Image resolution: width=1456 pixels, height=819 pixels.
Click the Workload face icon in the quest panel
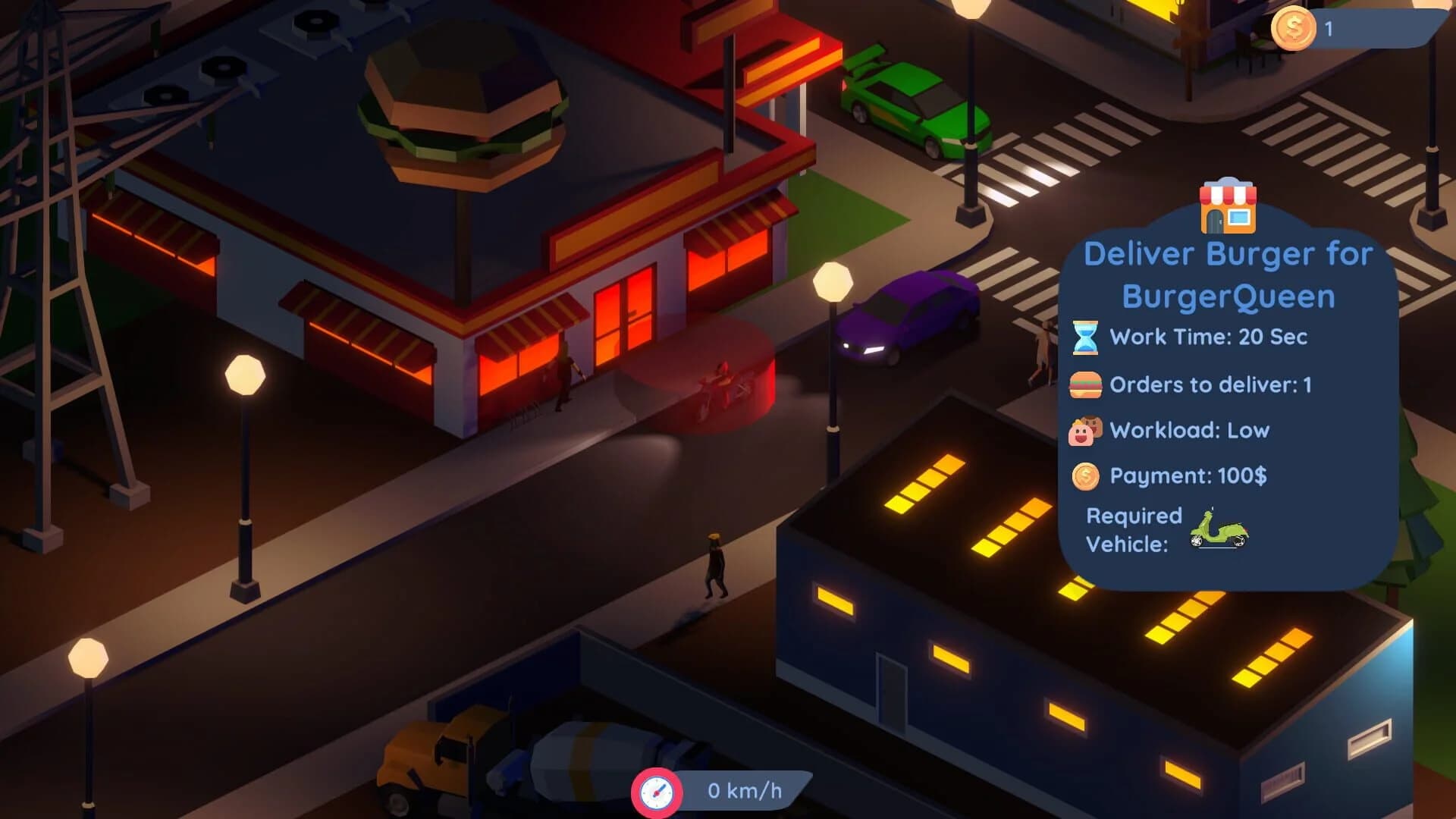pos(1084,429)
